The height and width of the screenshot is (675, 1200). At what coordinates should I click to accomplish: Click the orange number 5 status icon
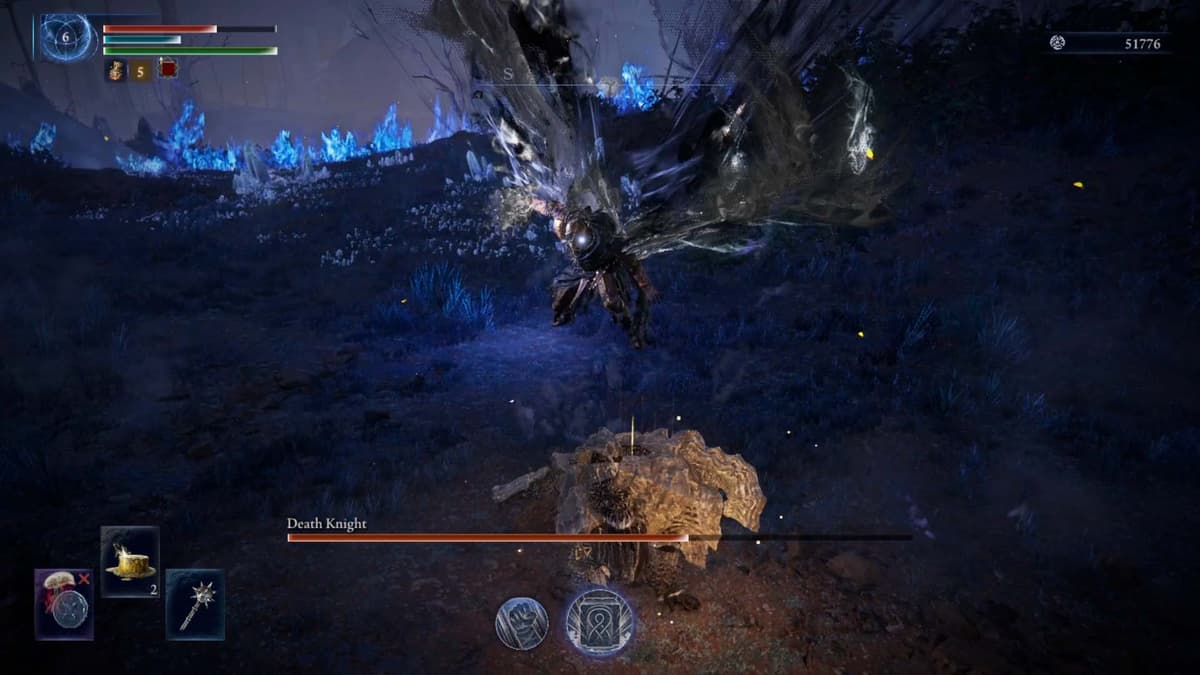click(x=141, y=69)
